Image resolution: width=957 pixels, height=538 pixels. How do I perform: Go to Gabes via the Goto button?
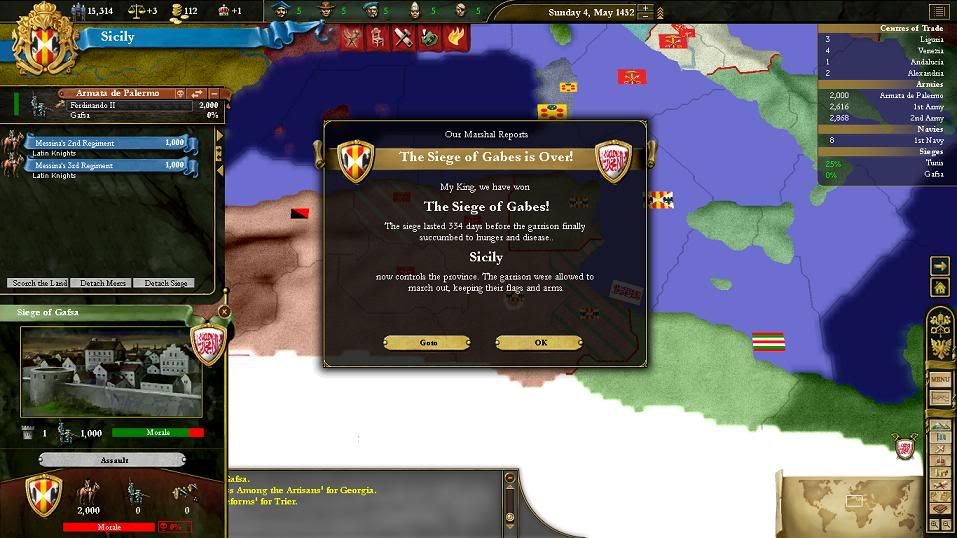(428, 342)
